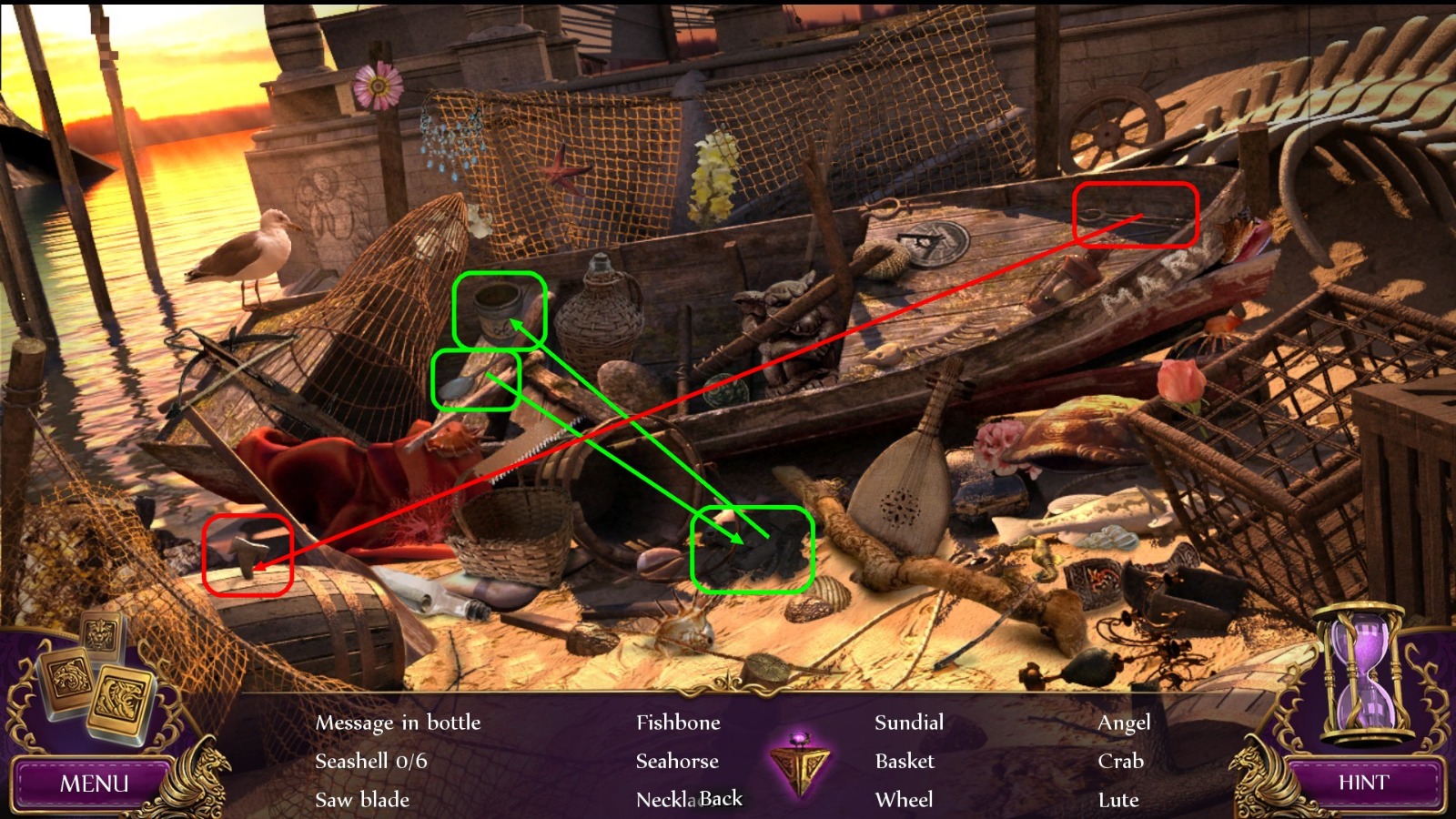
Task: Select "Fishbone" in the word list
Action: point(678,723)
